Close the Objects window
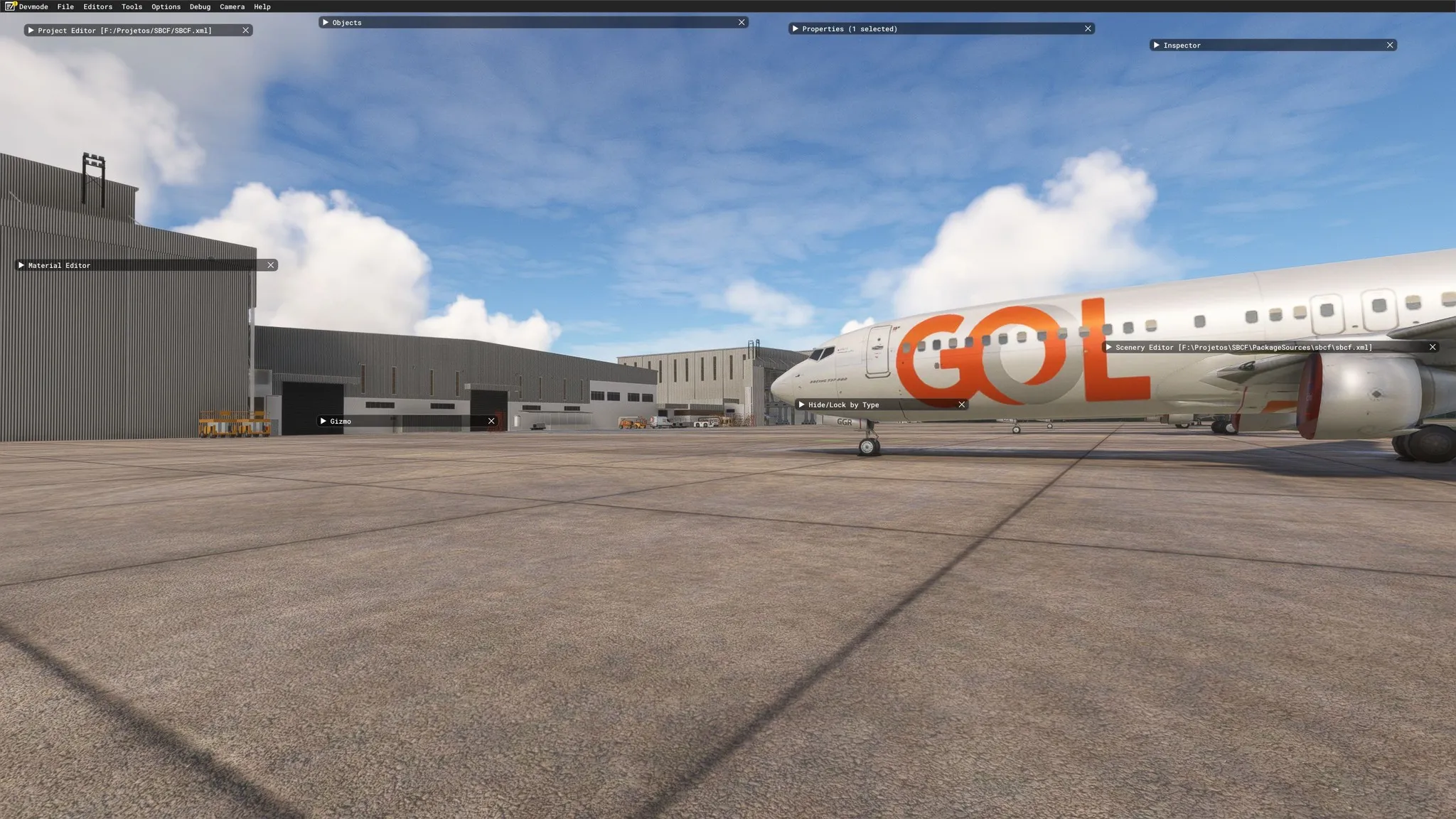Image resolution: width=1456 pixels, height=819 pixels. [x=742, y=23]
